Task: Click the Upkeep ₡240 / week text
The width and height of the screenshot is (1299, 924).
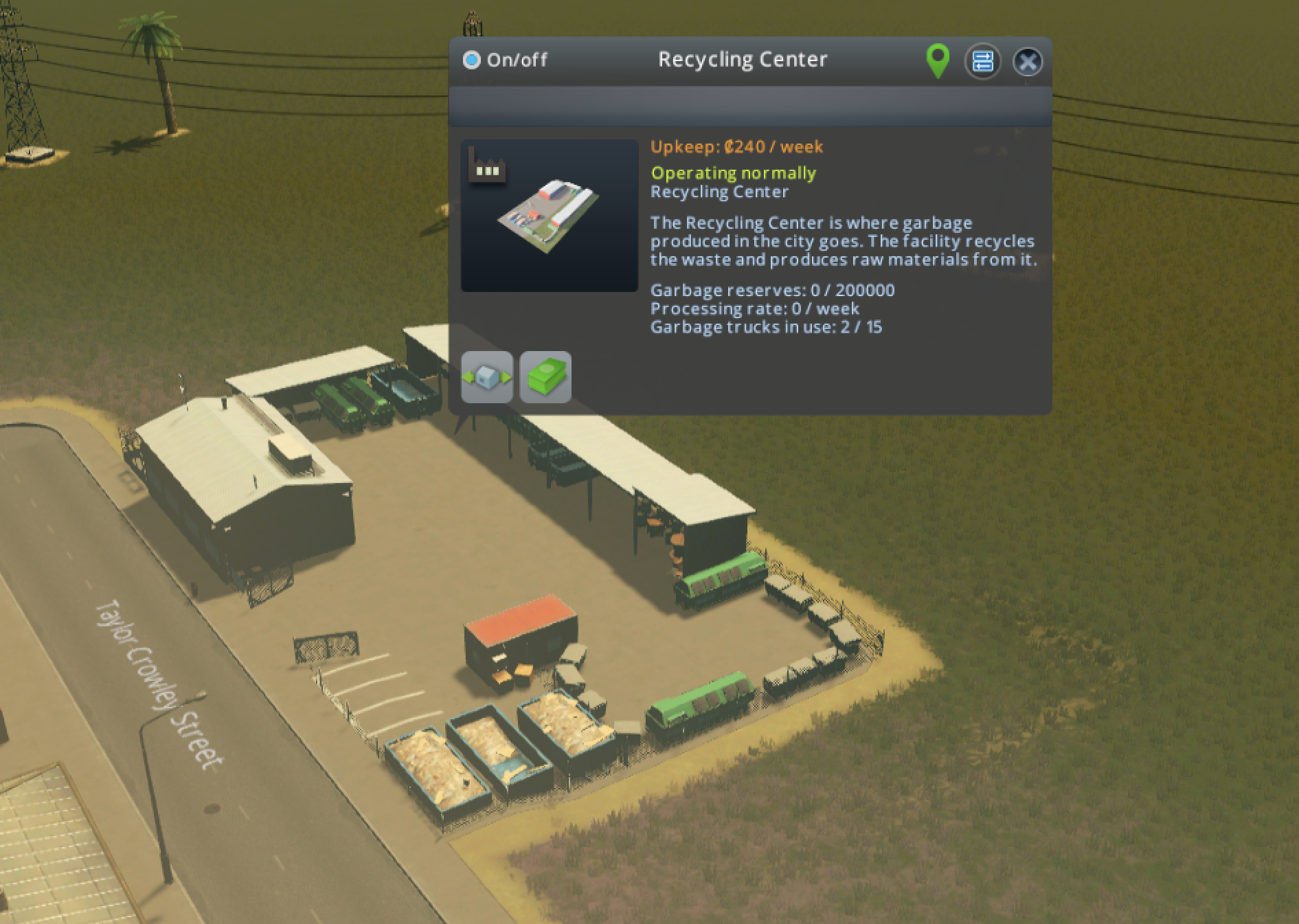Action: pyautogui.click(x=736, y=147)
